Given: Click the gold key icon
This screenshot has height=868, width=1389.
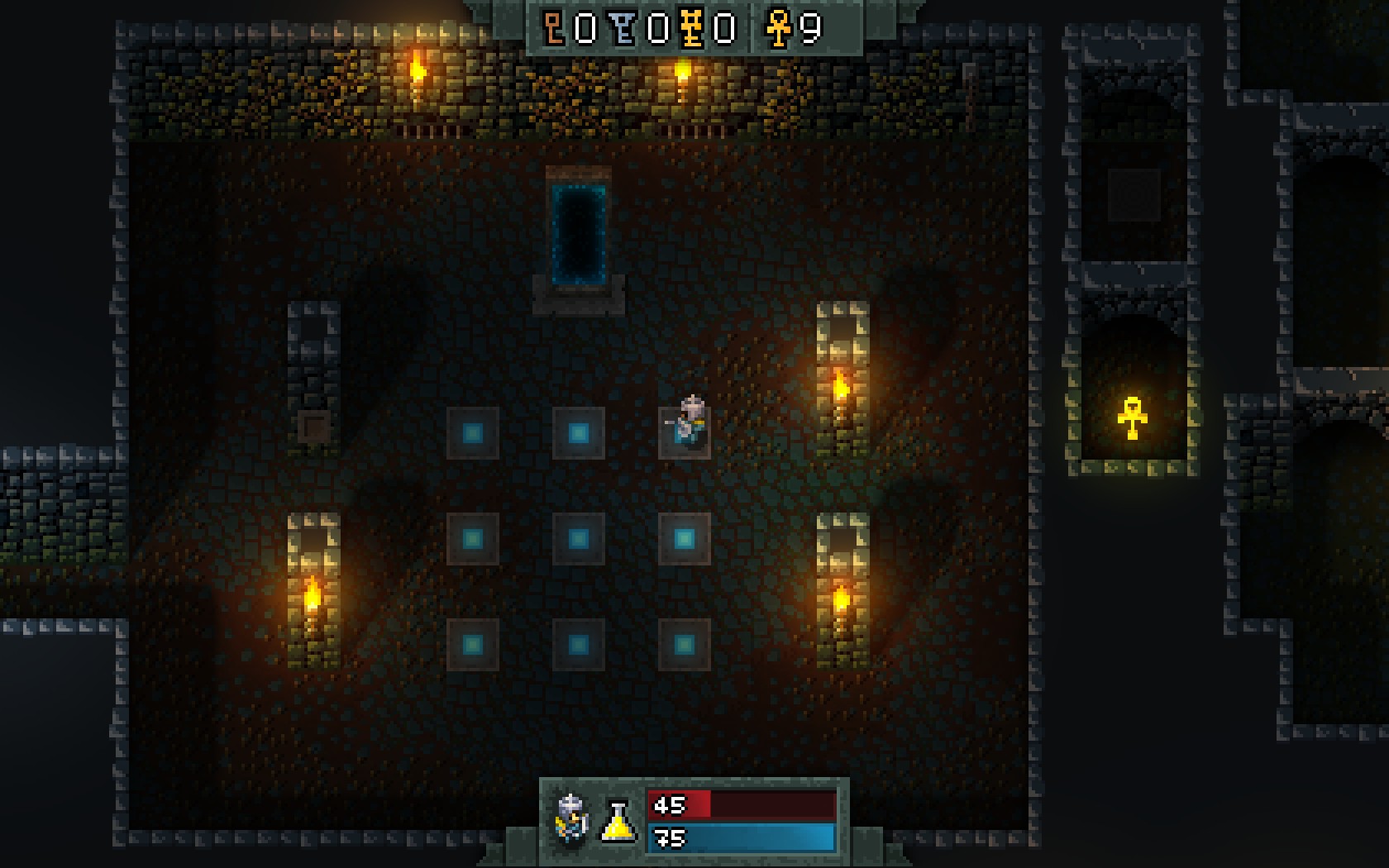Looking at the screenshot, I should point(693,29).
